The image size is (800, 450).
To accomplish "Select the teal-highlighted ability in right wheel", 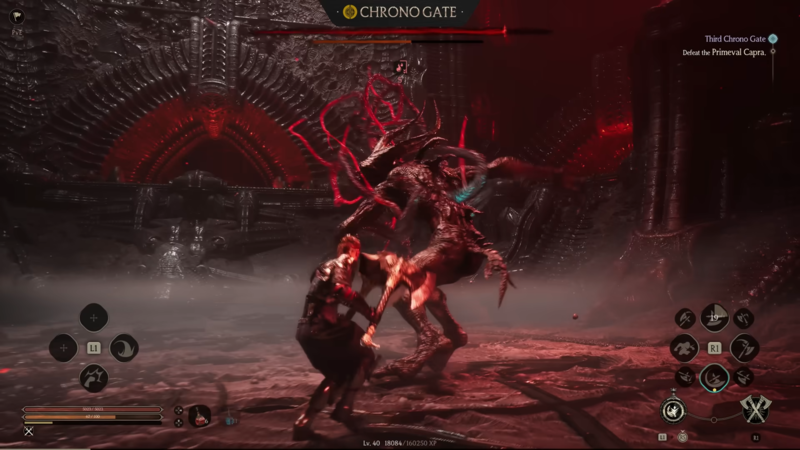I will (x=714, y=377).
